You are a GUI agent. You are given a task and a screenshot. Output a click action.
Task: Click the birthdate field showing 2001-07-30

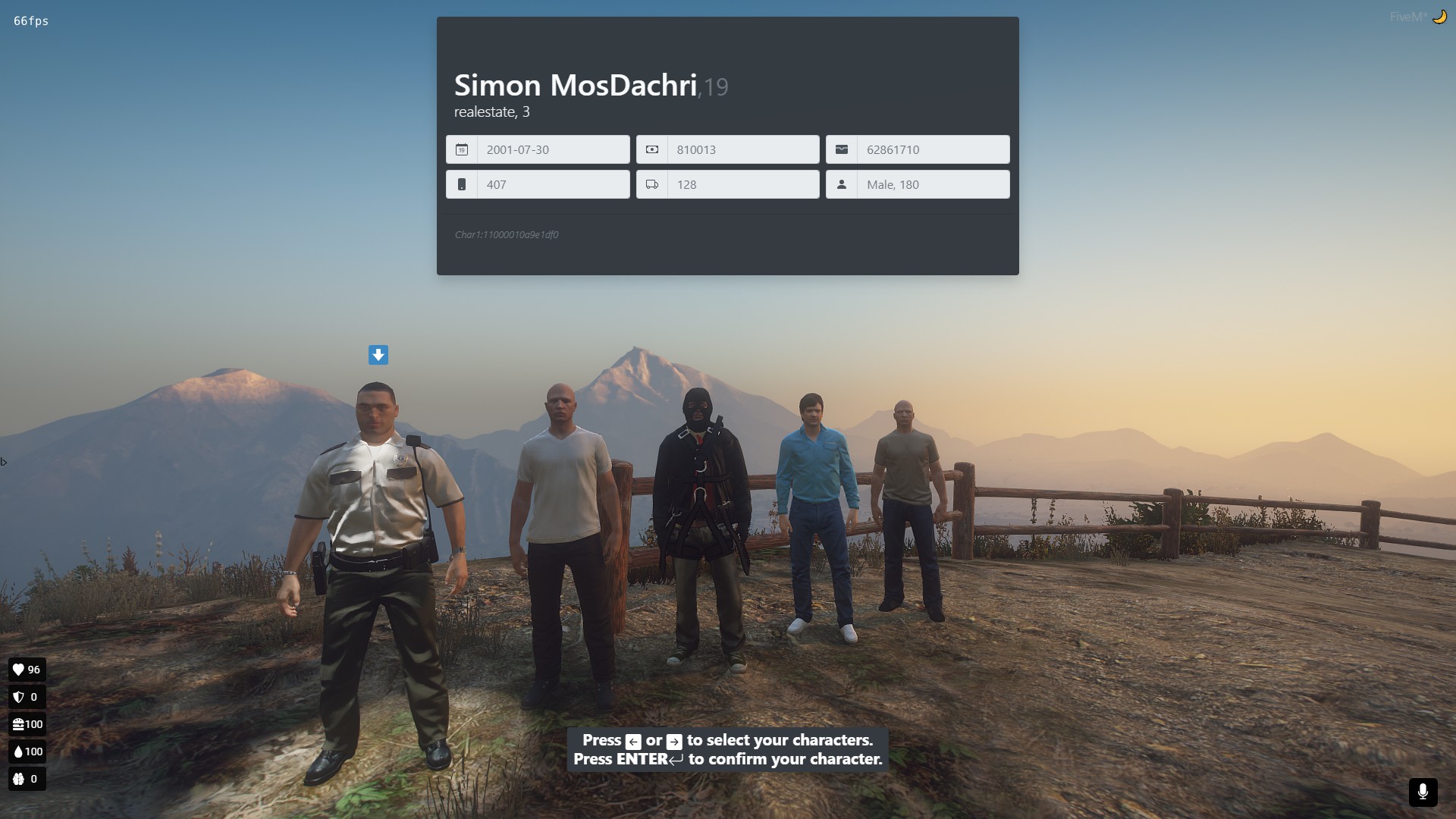click(x=552, y=149)
